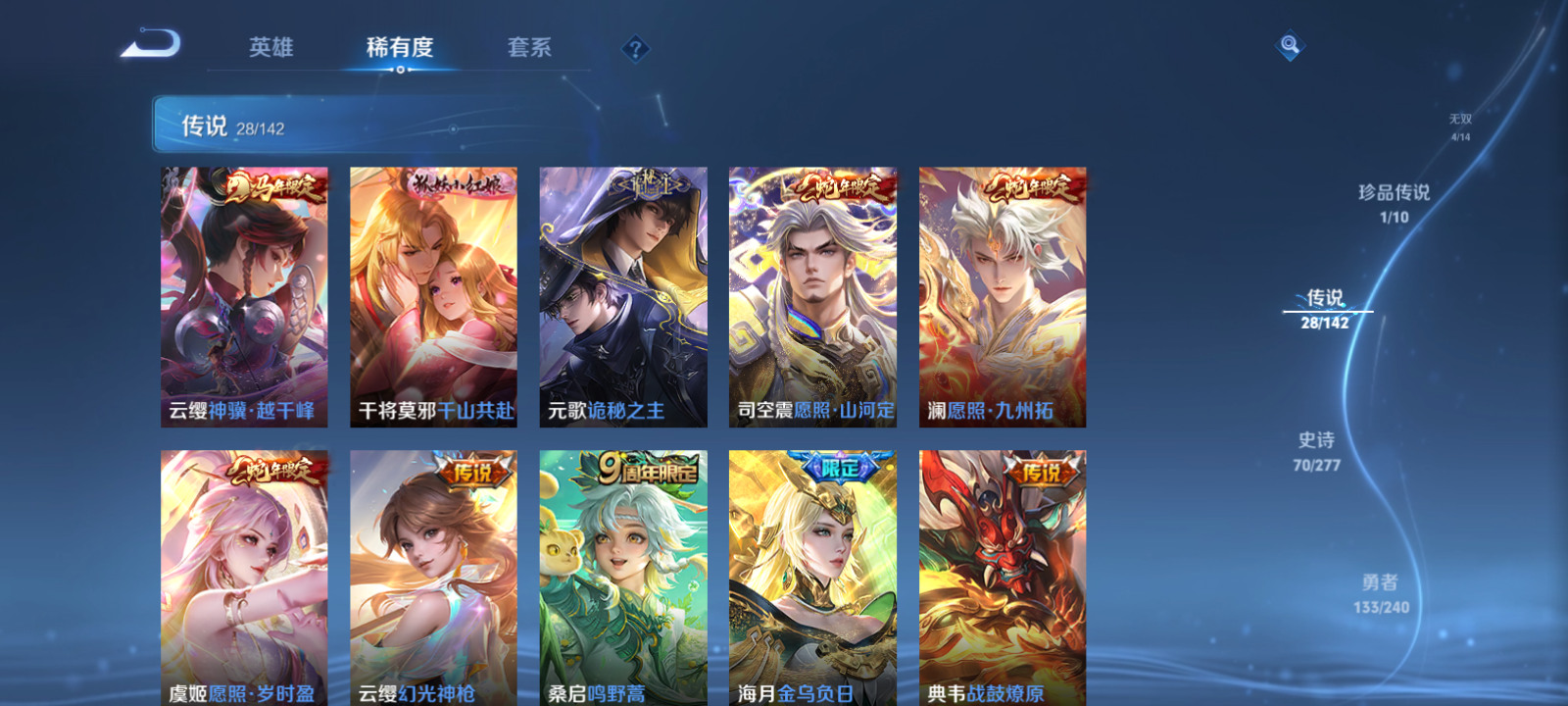Screen dimensions: 1568x706
Task: Open the search magnifier icon
Action: pyautogui.click(x=1288, y=44)
